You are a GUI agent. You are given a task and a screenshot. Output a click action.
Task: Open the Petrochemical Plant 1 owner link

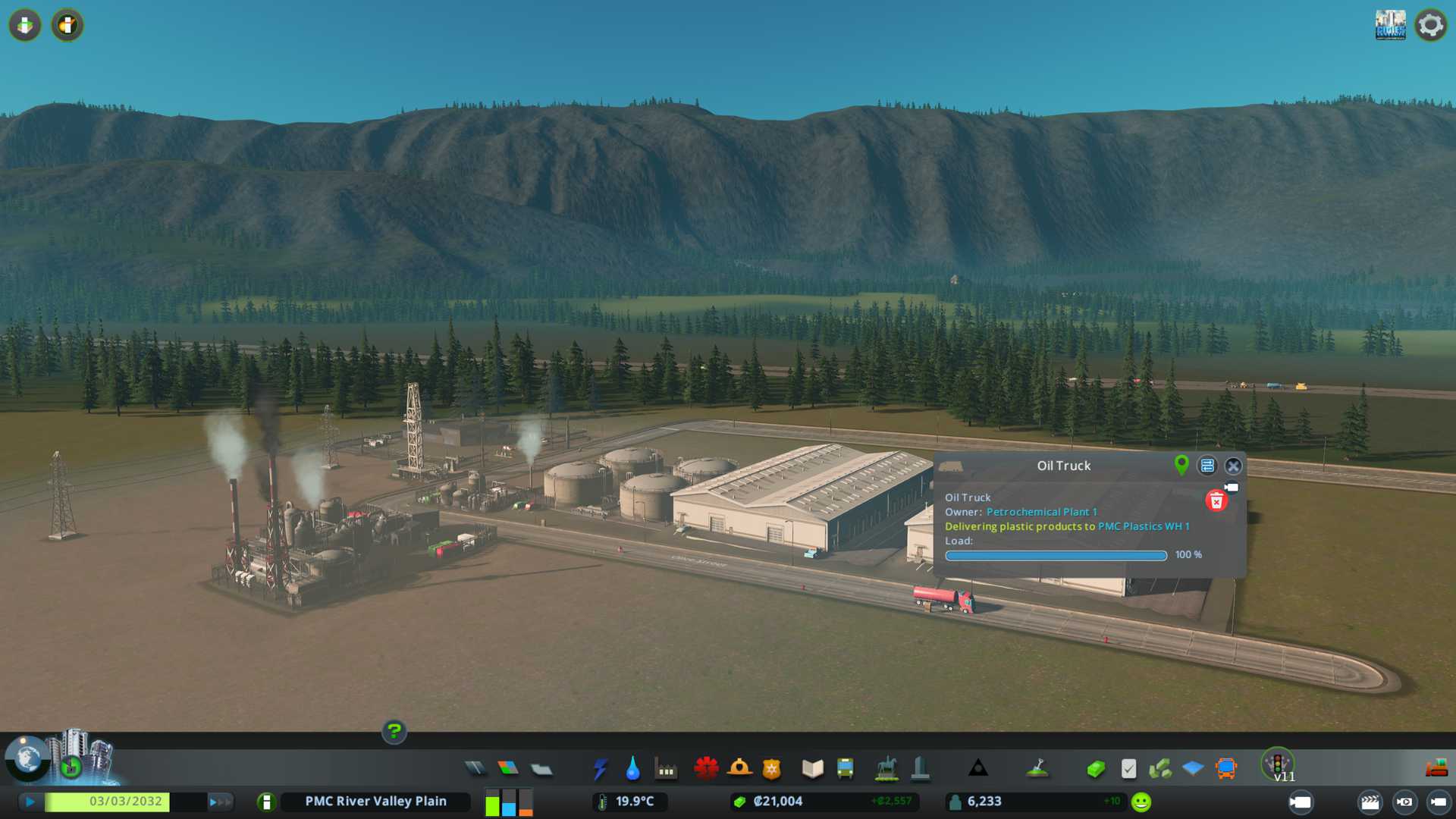[1041, 512]
